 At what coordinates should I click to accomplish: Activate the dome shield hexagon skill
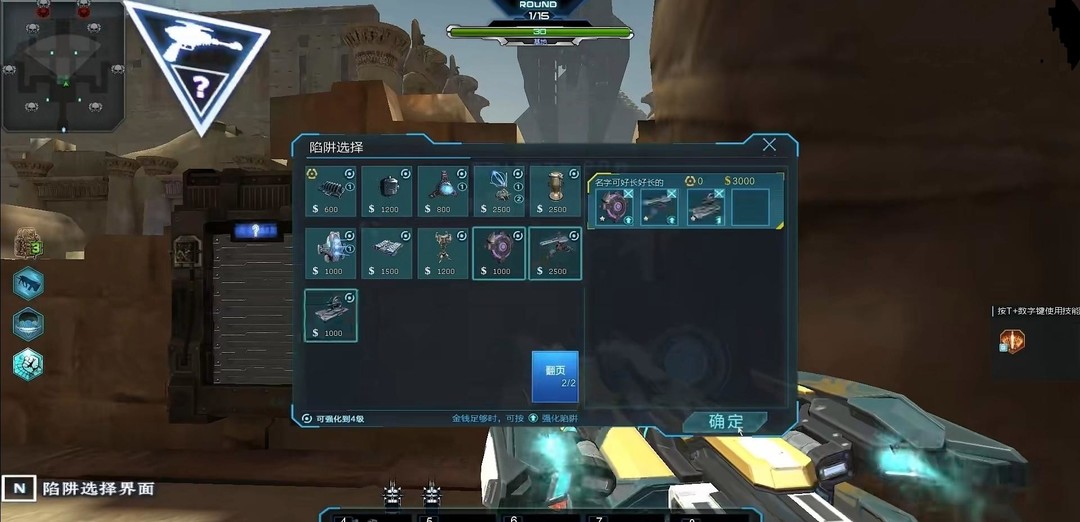point(28,323)
